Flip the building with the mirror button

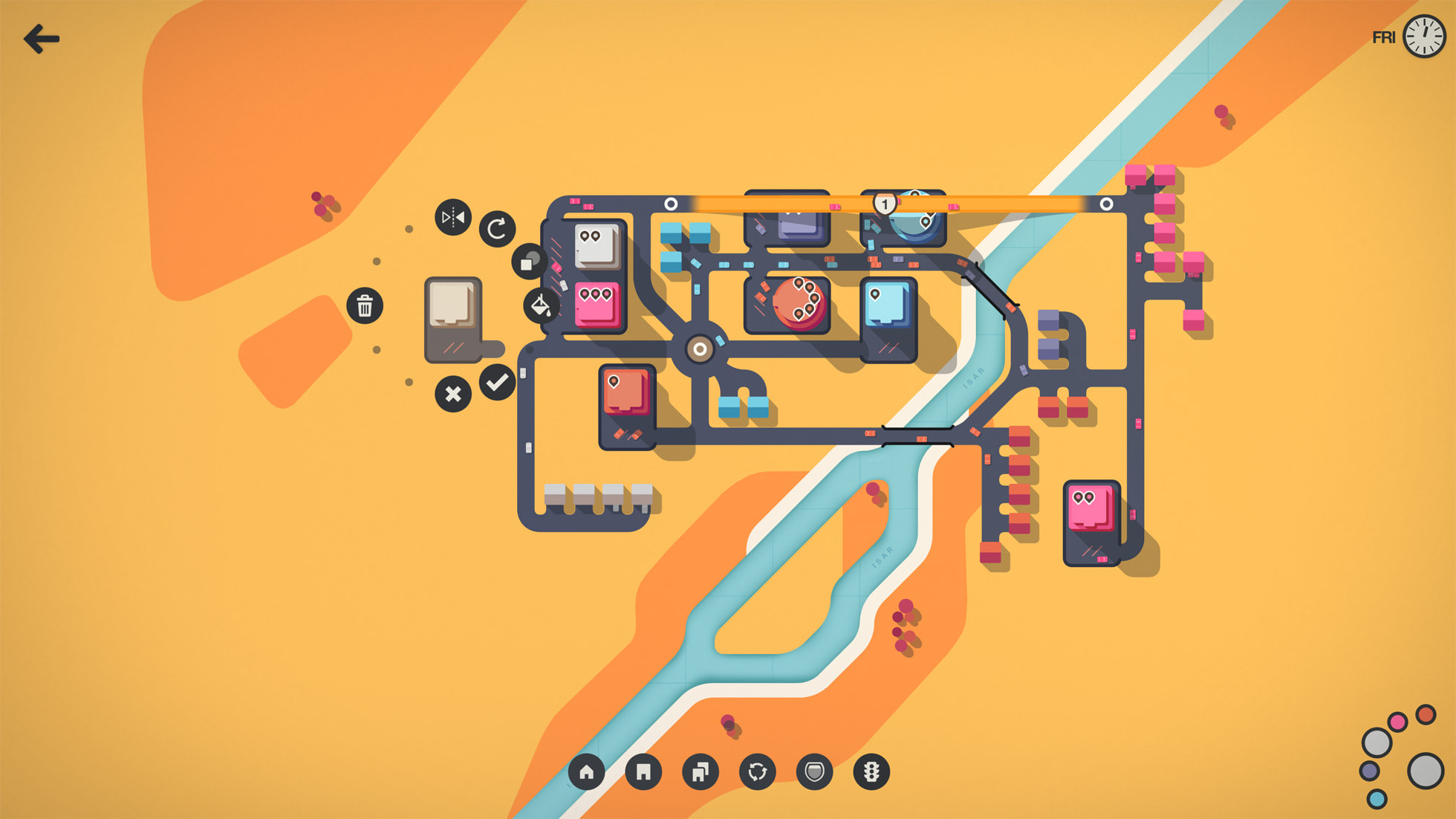pos(453,218)
